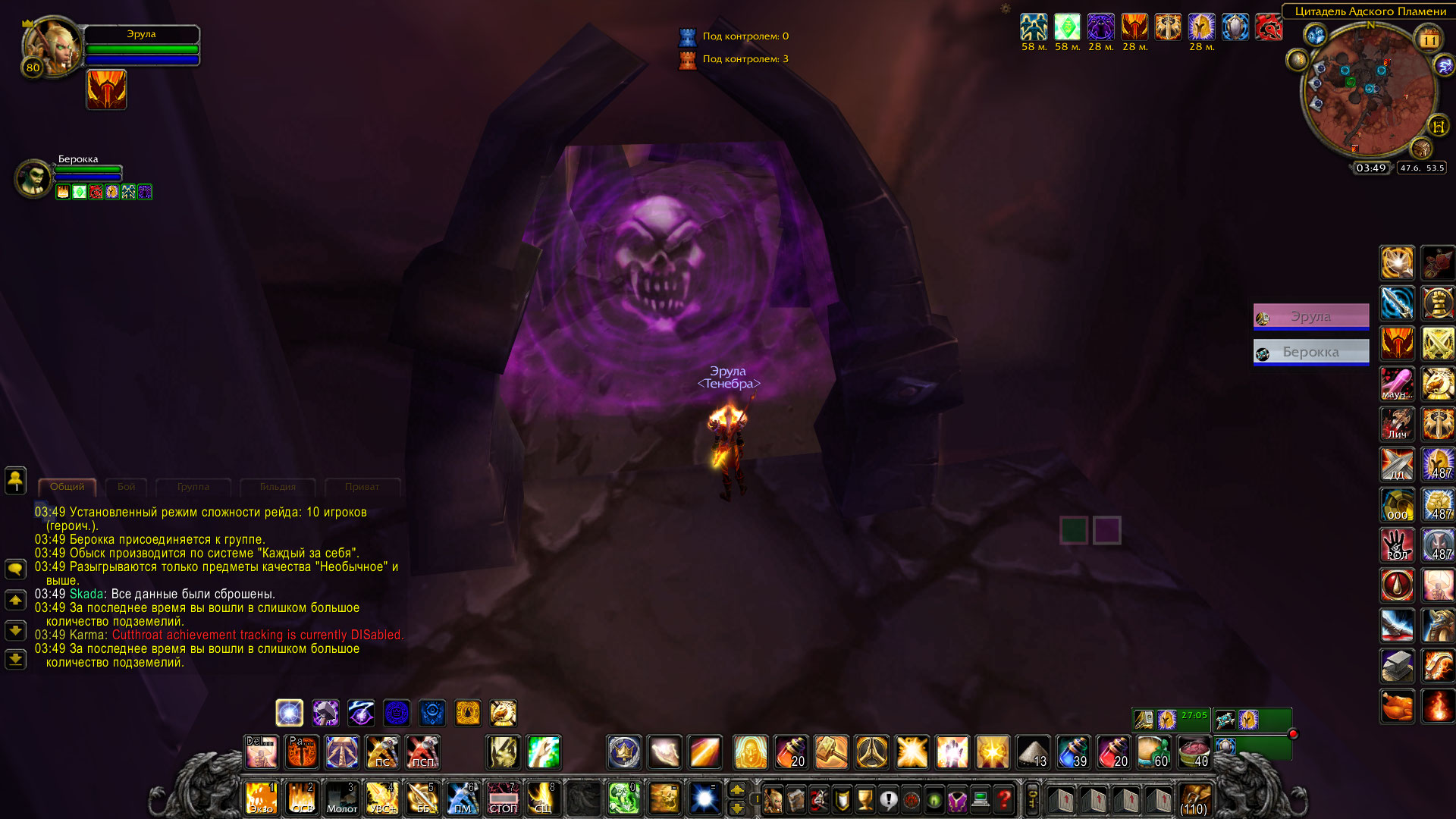The height and width of the screenshot is (819, 1456).
Task: Select Берокка's party portrait
Action: tap(33, 178)
